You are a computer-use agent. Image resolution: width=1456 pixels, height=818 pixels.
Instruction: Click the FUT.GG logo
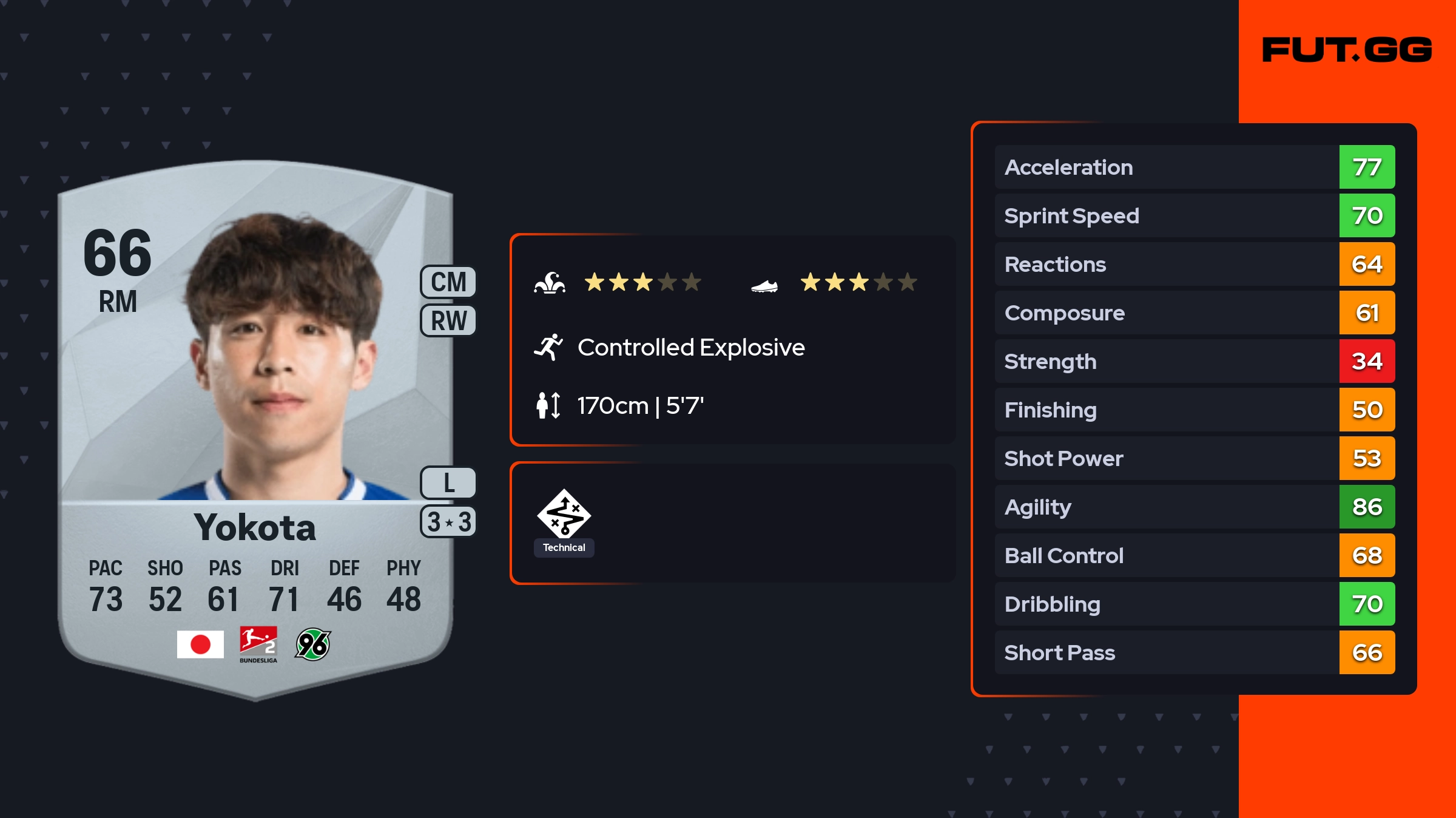1347,50
